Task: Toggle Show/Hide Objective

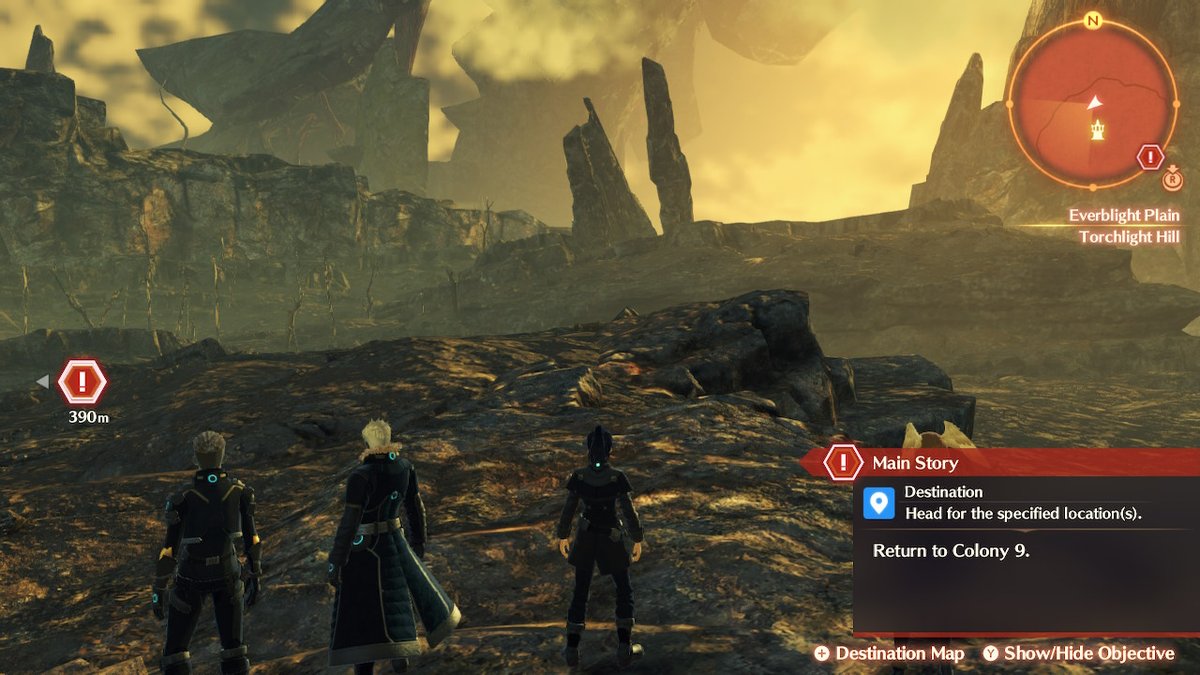Action: click(1078, 653)
